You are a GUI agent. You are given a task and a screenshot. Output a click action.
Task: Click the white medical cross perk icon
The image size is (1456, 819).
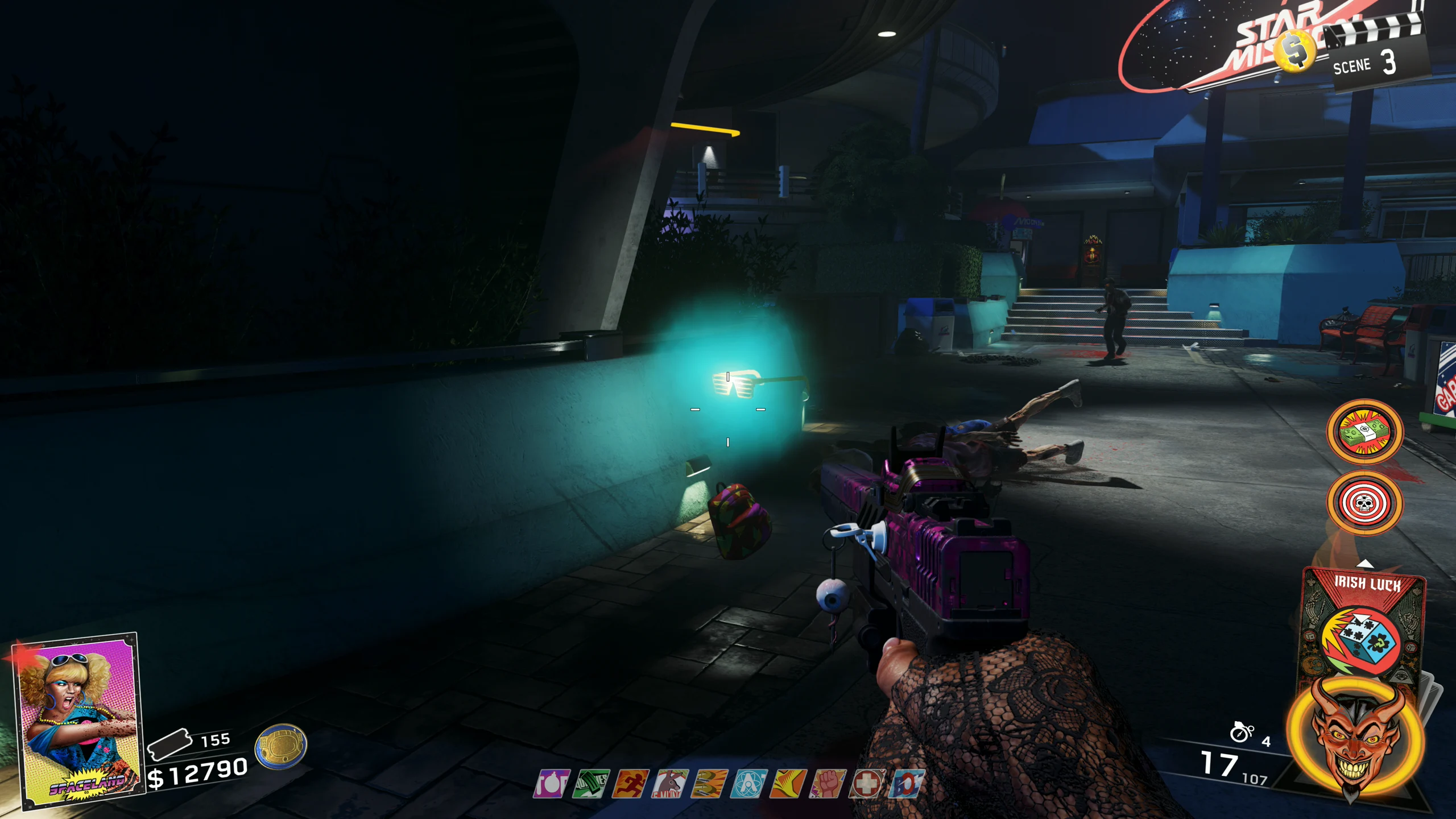pyautogui.click(x=867, y=784)
